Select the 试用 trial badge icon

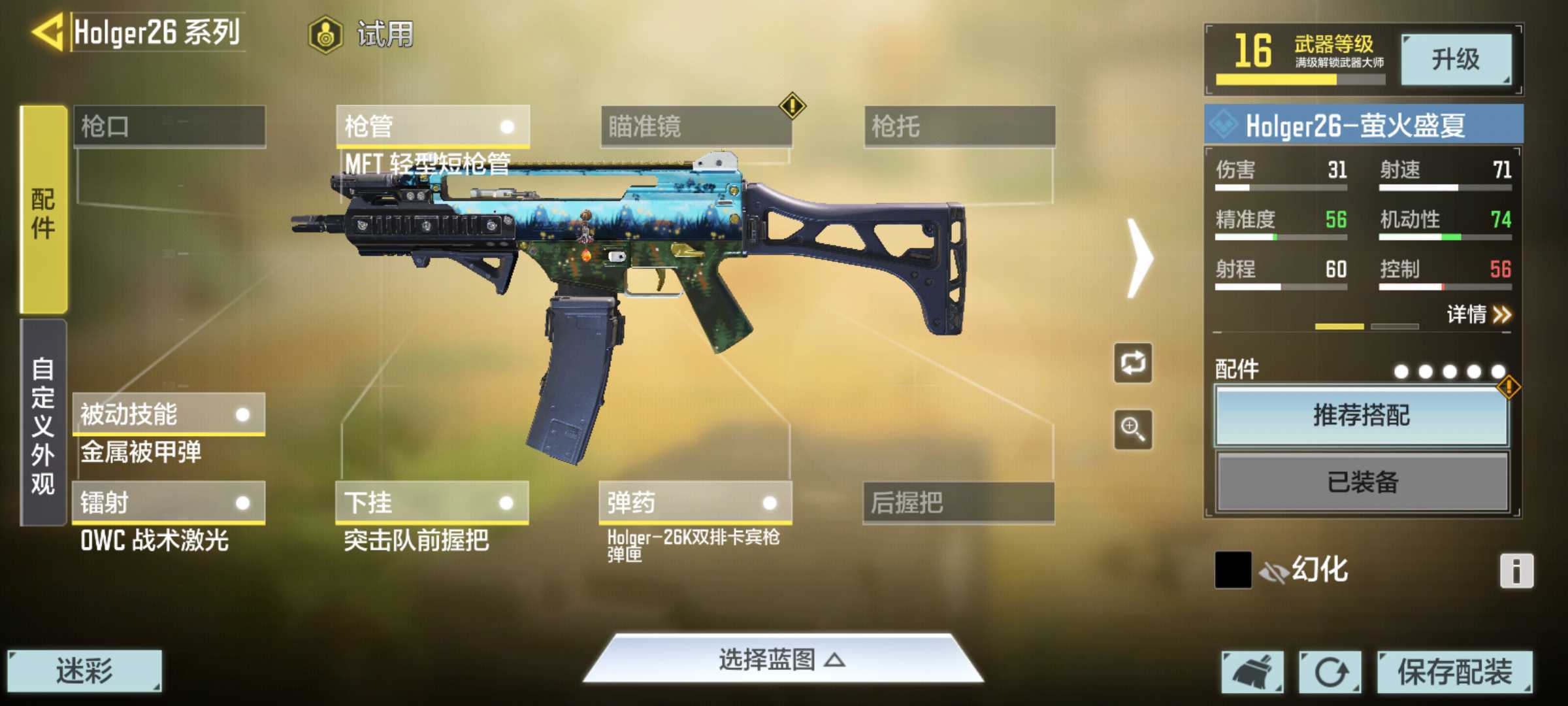[x=327, y=36]
